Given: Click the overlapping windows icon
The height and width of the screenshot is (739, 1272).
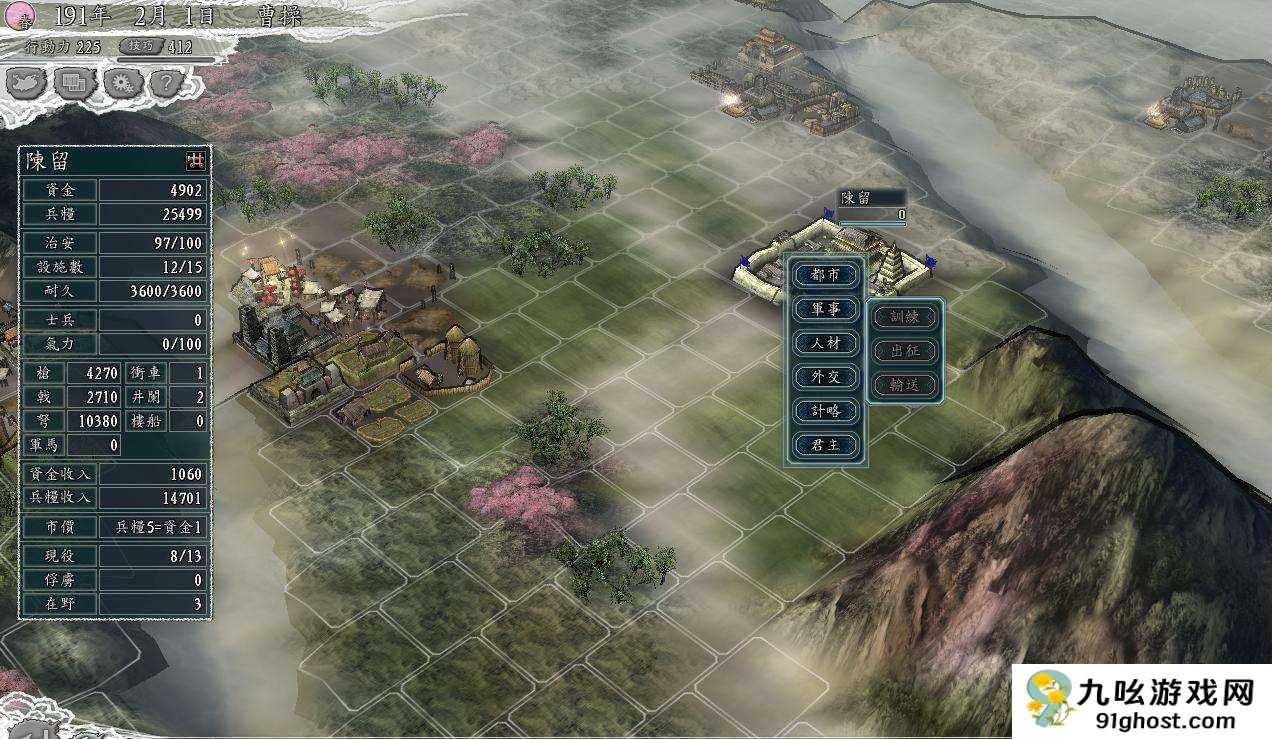Looking at the screenshot, I should click(x=75, y=83).
